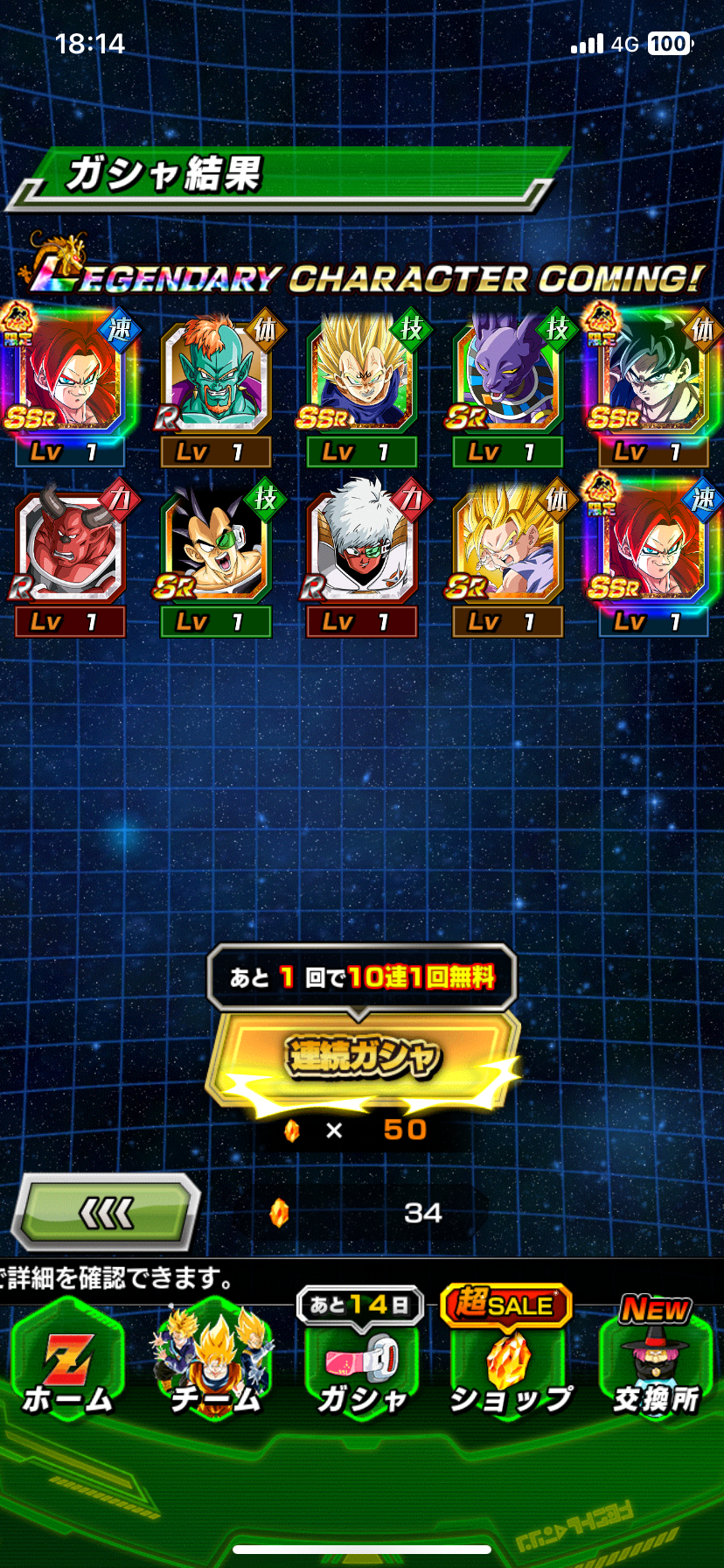724x1568 pixels.
Task: Go back with the green arrow button
Action: pyautogui.click(x=106, y=1212)
